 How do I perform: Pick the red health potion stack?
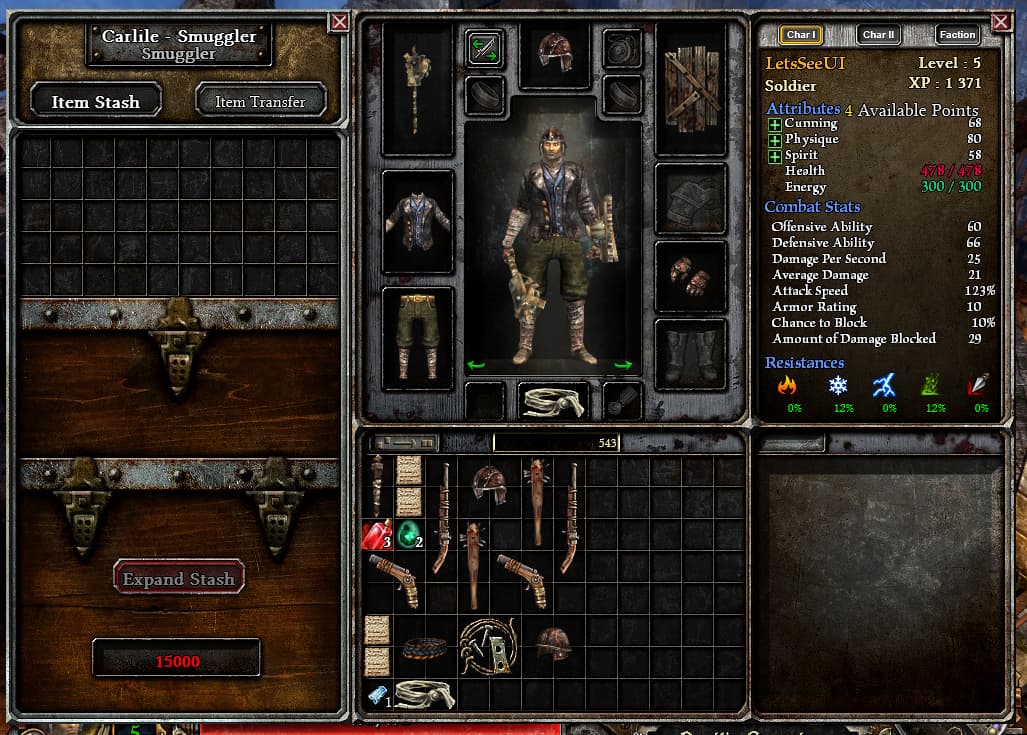(x=376, y=535)
